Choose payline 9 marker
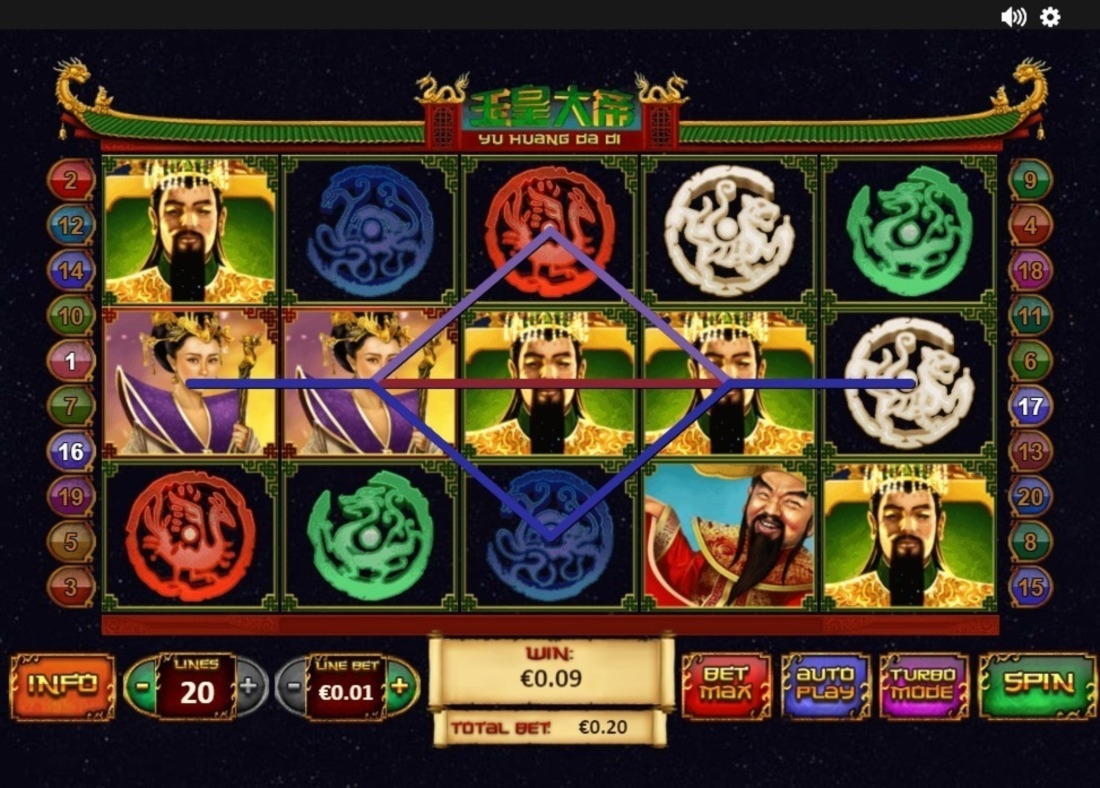Viewport: 1100px width, 788px height. (1030, 181)
